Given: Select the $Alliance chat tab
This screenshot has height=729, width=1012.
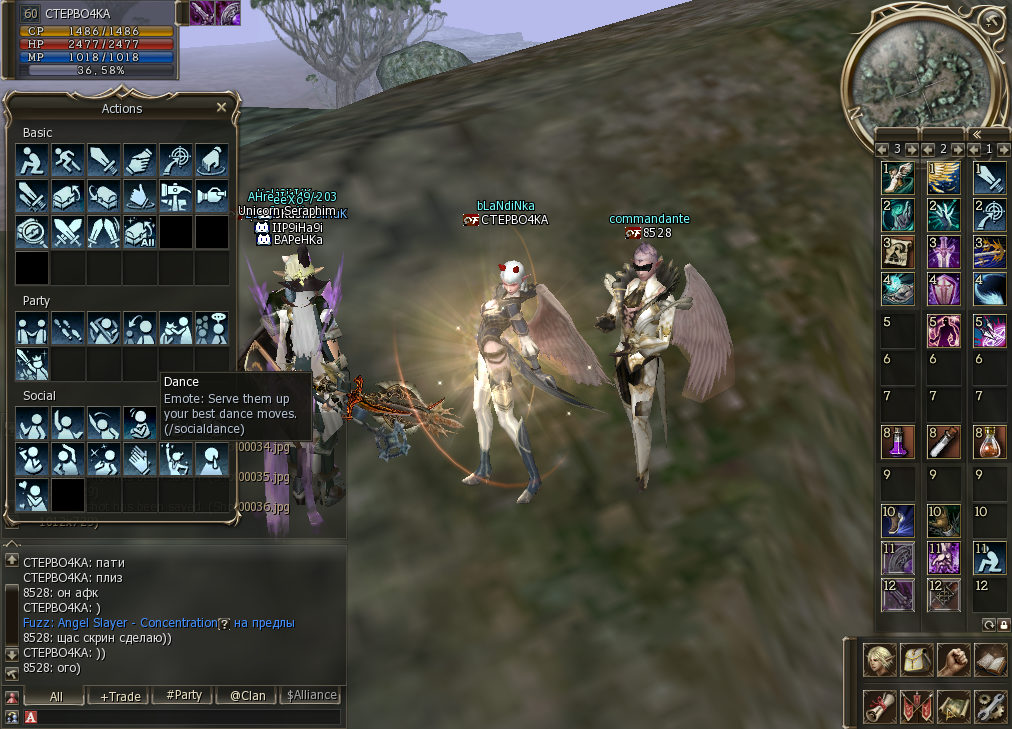Looking at the screenshot, I should [311, 695].
